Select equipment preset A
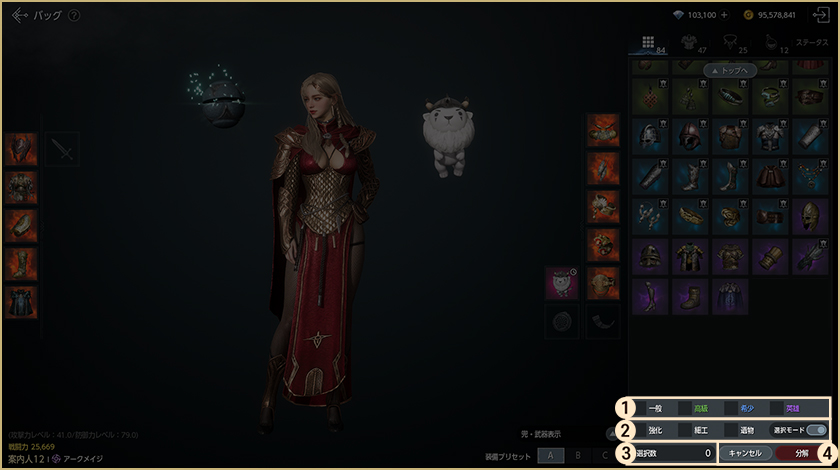The height and width of the screenshot is (470, 840). (549, 456)
